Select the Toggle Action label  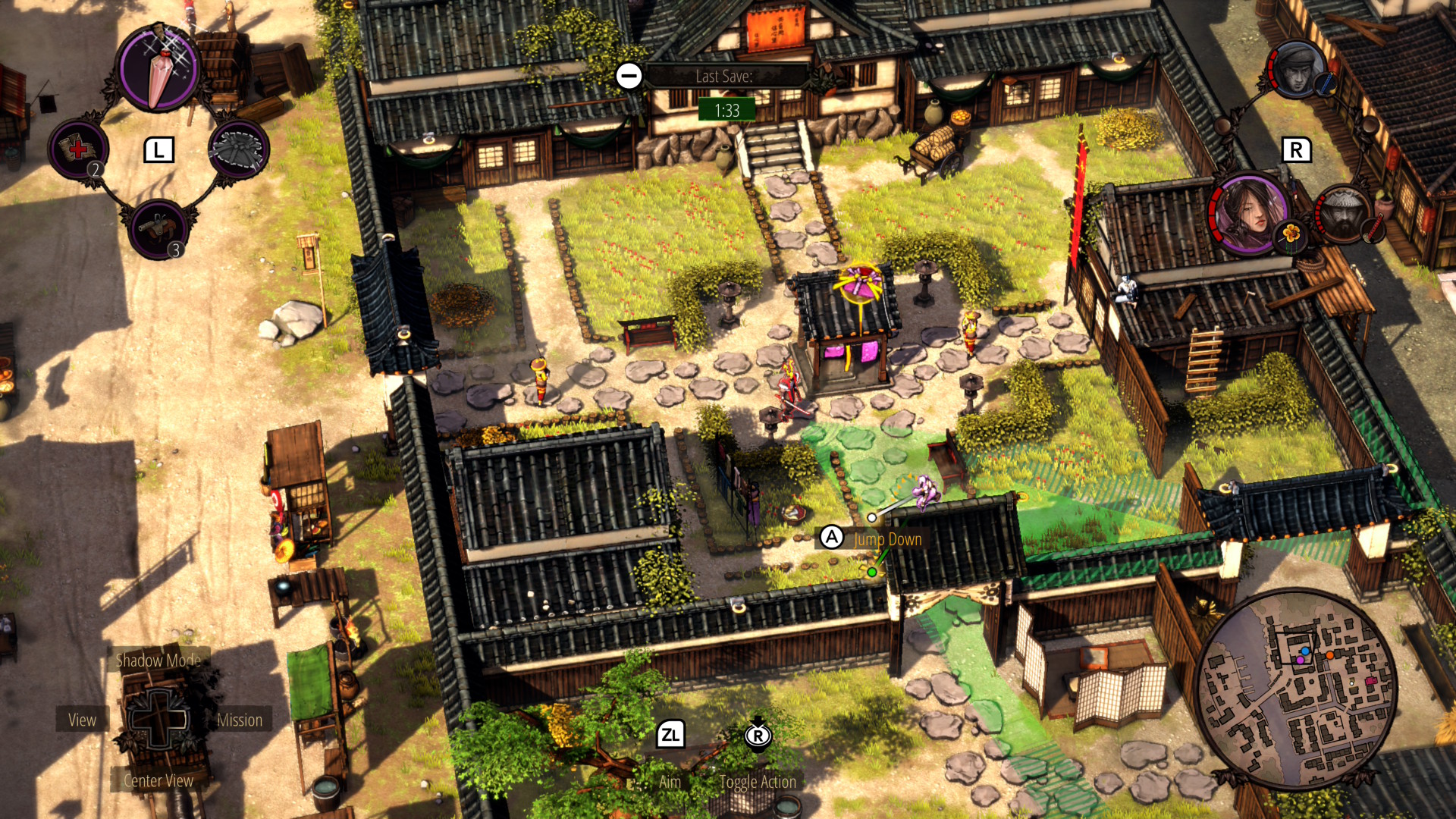click(758, 782)
